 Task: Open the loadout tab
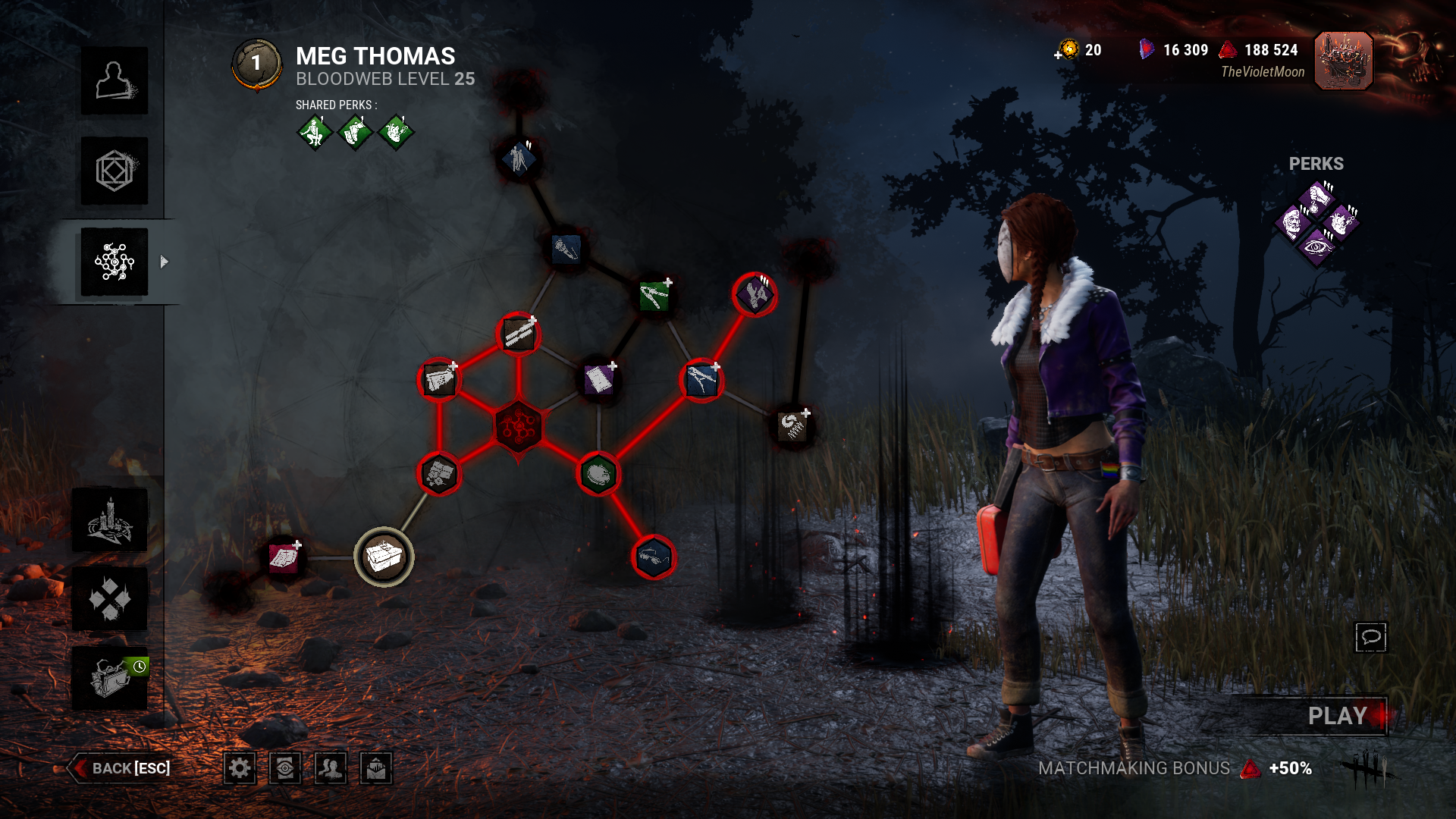tap(115, 171)
